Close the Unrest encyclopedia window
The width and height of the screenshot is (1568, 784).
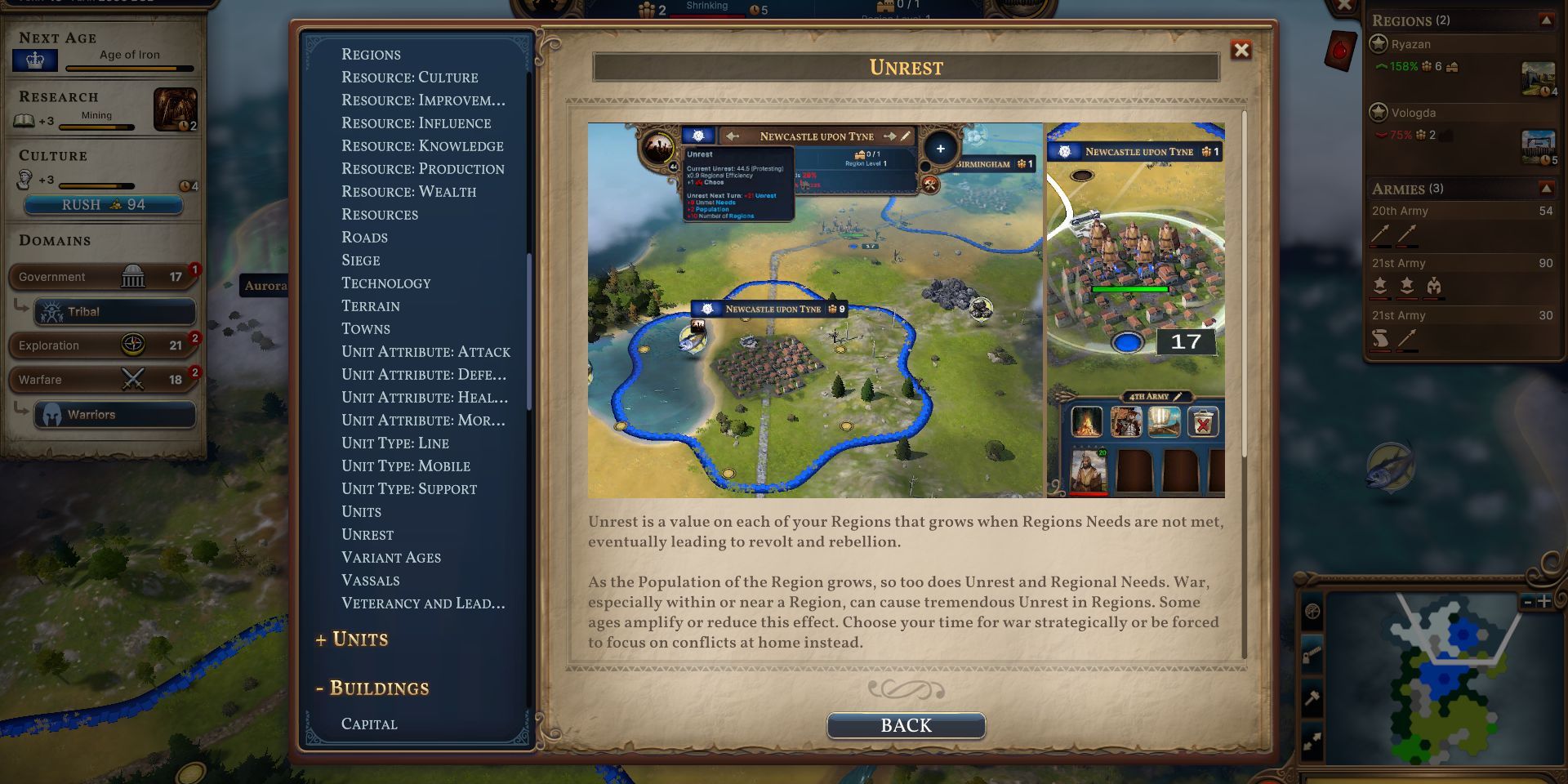[1241, 51]
